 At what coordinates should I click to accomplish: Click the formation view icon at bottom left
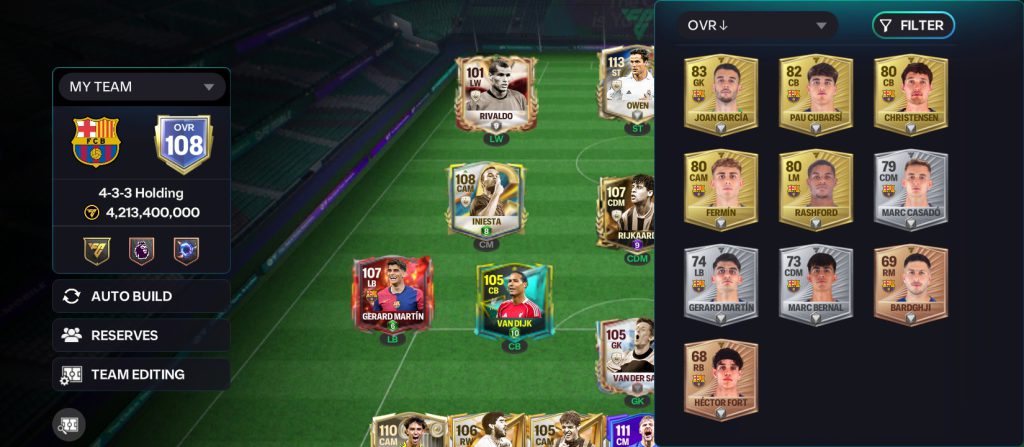69,424
